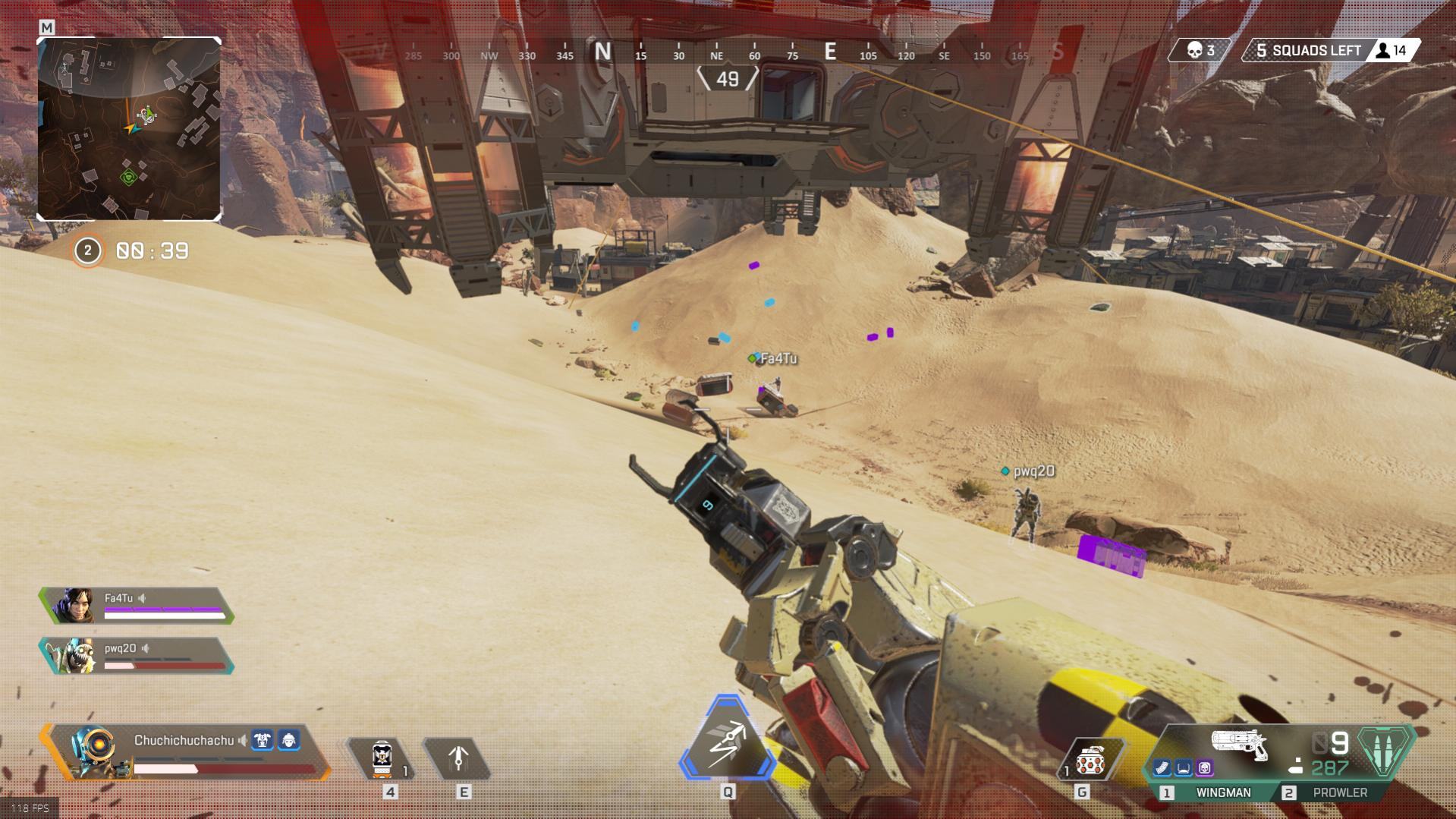Open the minimap in the corner
Viewport: 1456px width, 819px height.
tap(129, 129)
